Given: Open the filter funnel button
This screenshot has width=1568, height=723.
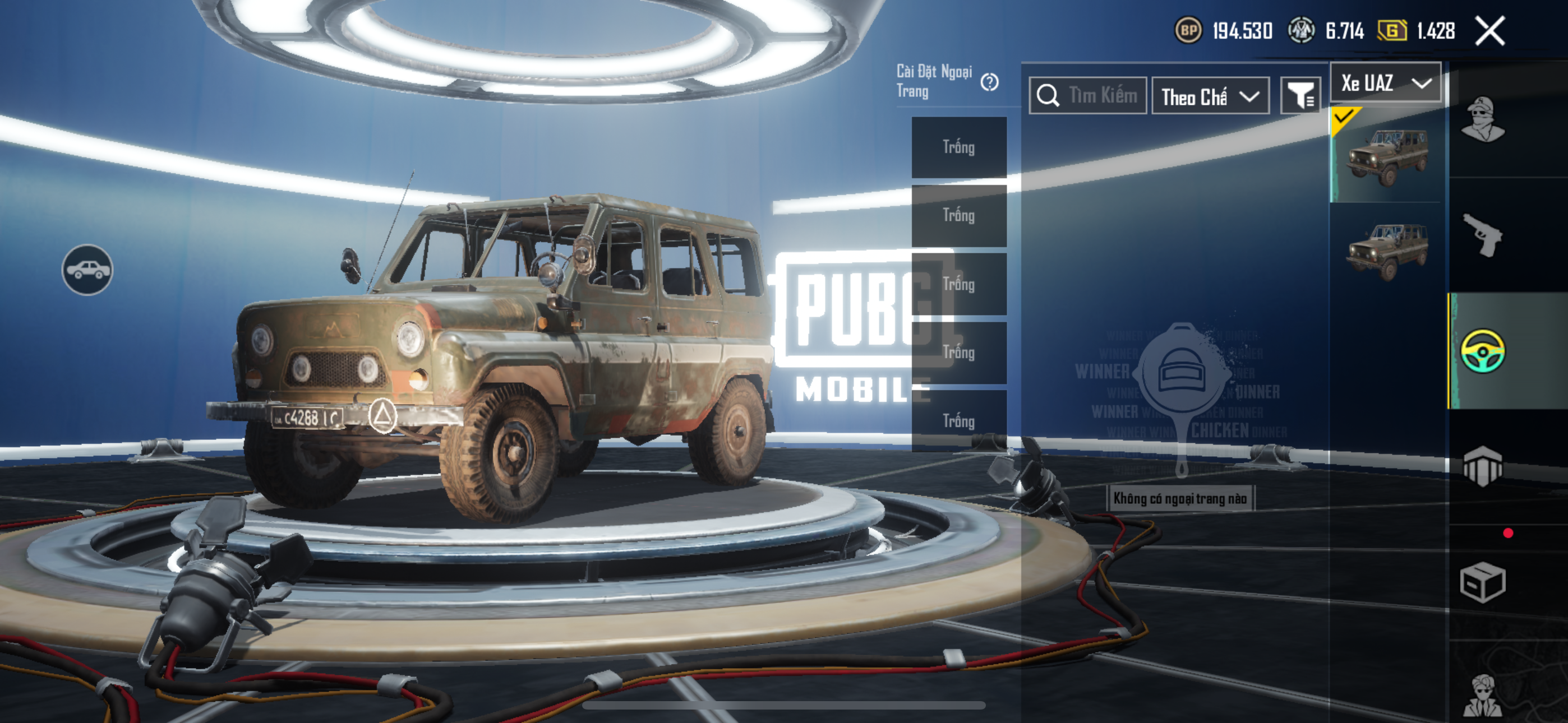Looking at the screenshot, I should (1300, 95).
